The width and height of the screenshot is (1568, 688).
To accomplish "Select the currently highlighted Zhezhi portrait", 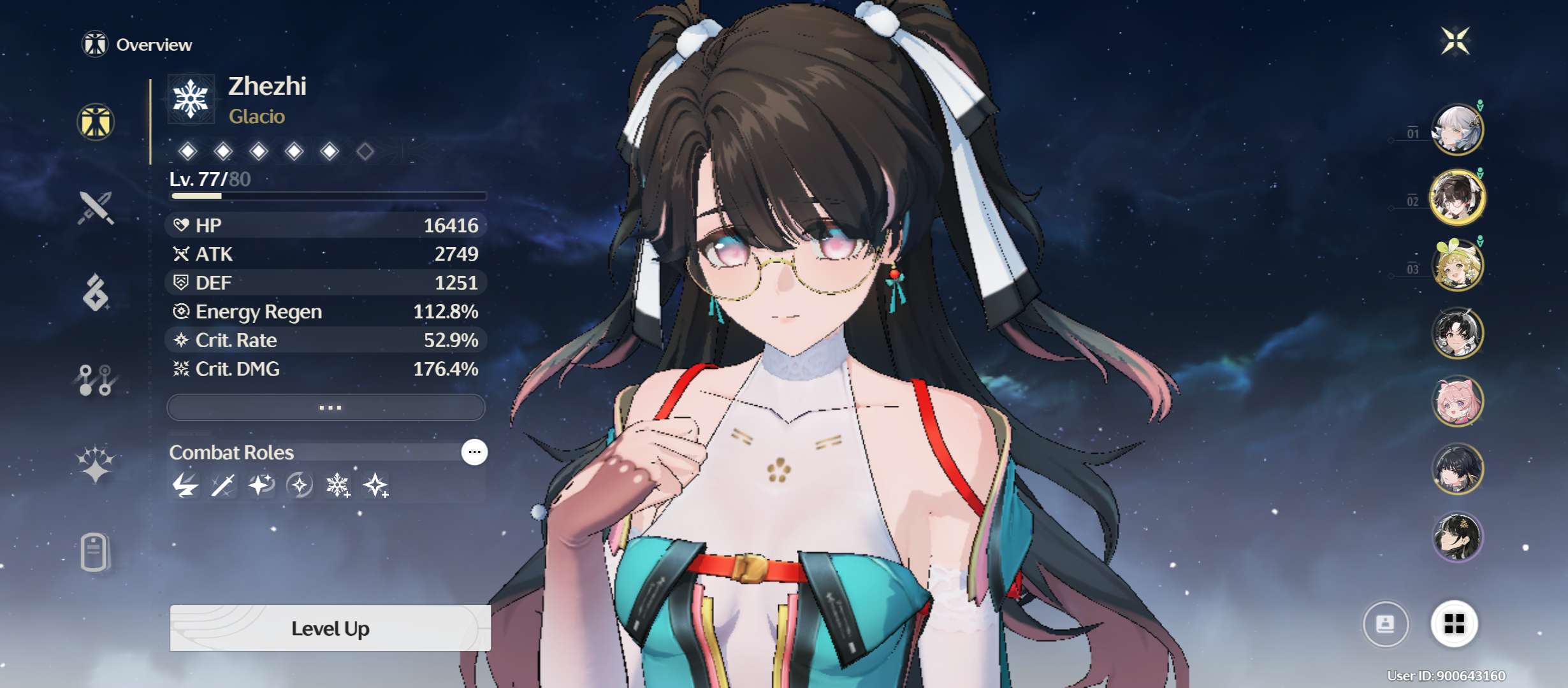I will 1457,197.
